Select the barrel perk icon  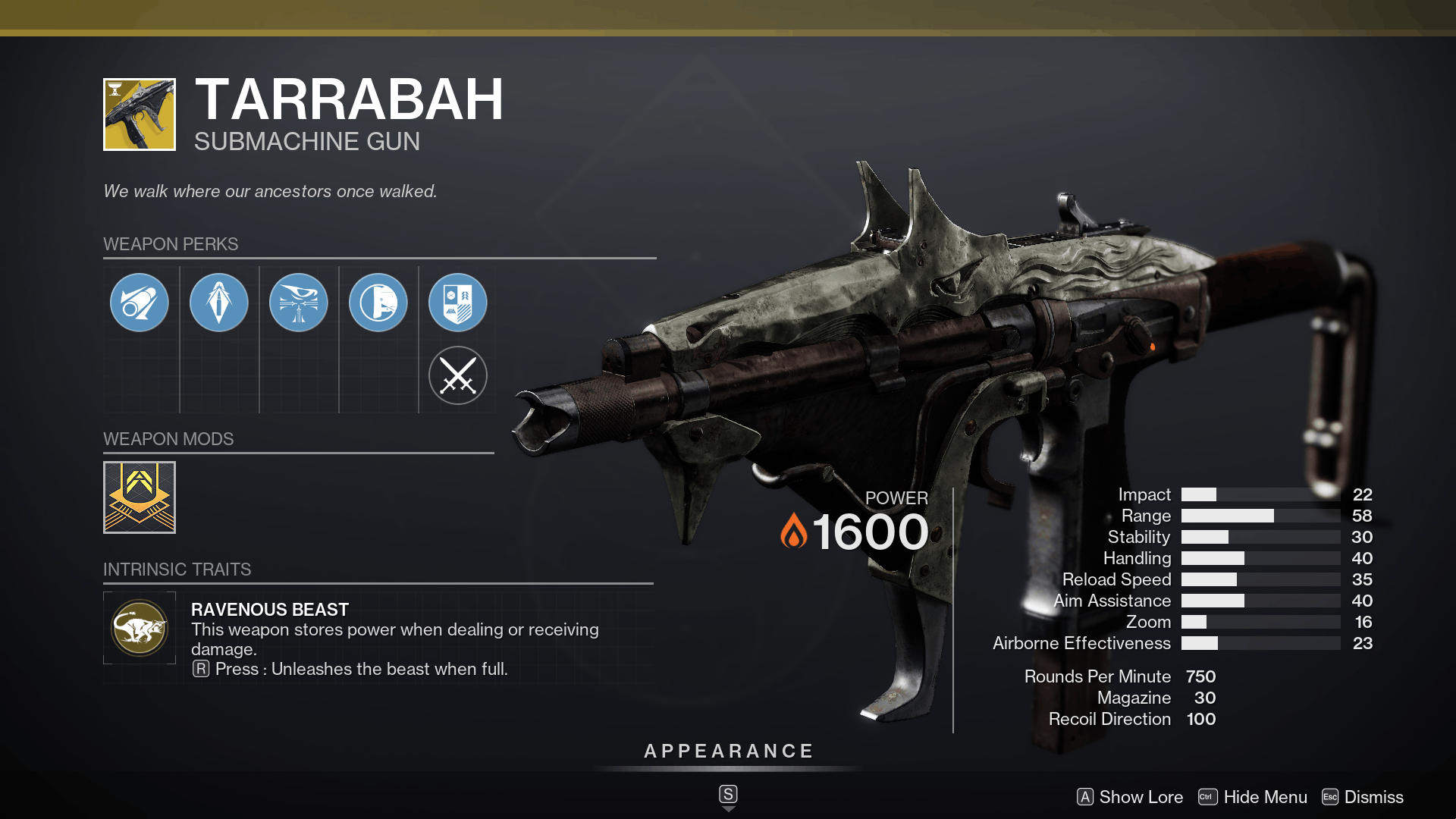[140, 302]
